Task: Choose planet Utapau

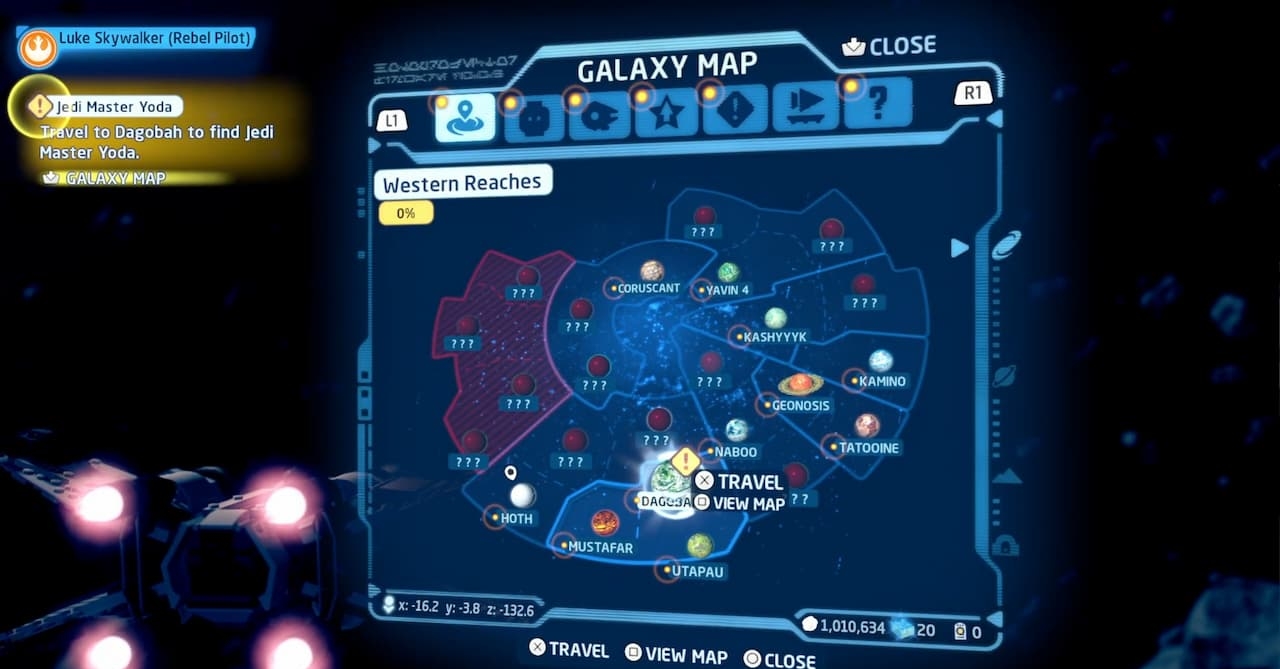Action: click(x=700, y=546)
